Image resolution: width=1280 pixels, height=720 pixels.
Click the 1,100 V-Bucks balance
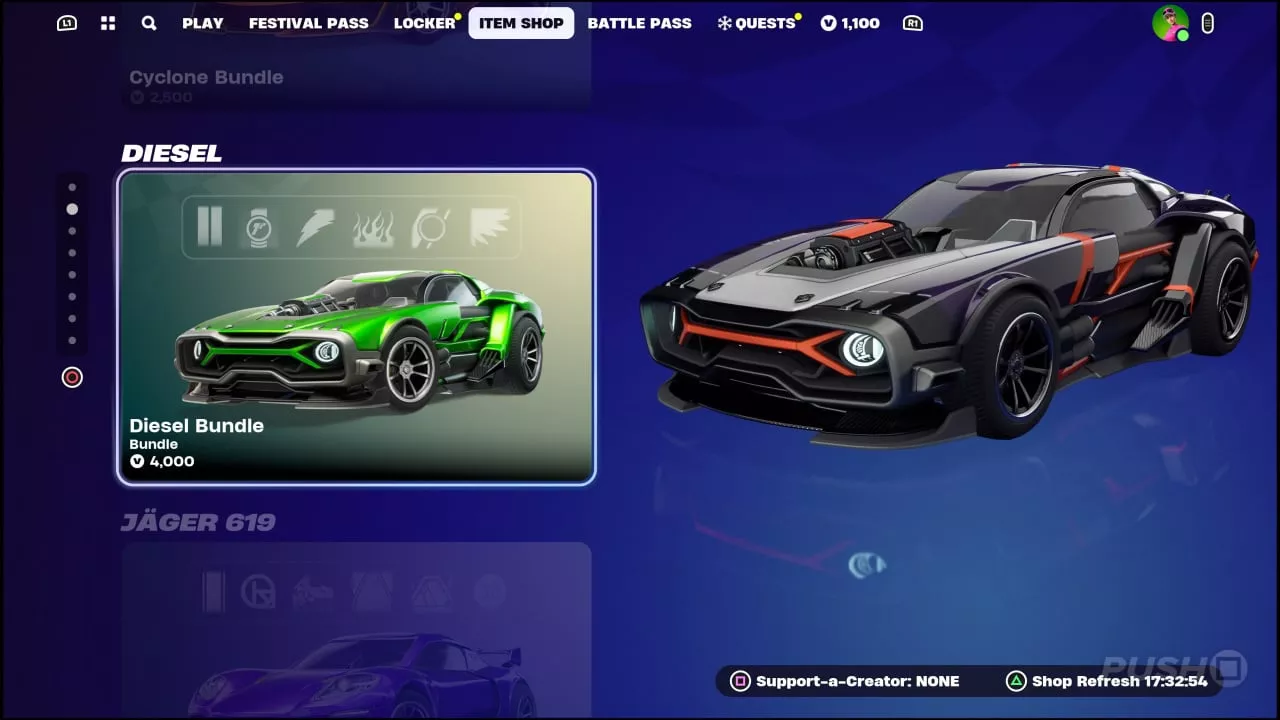click(x=850, y=23)
